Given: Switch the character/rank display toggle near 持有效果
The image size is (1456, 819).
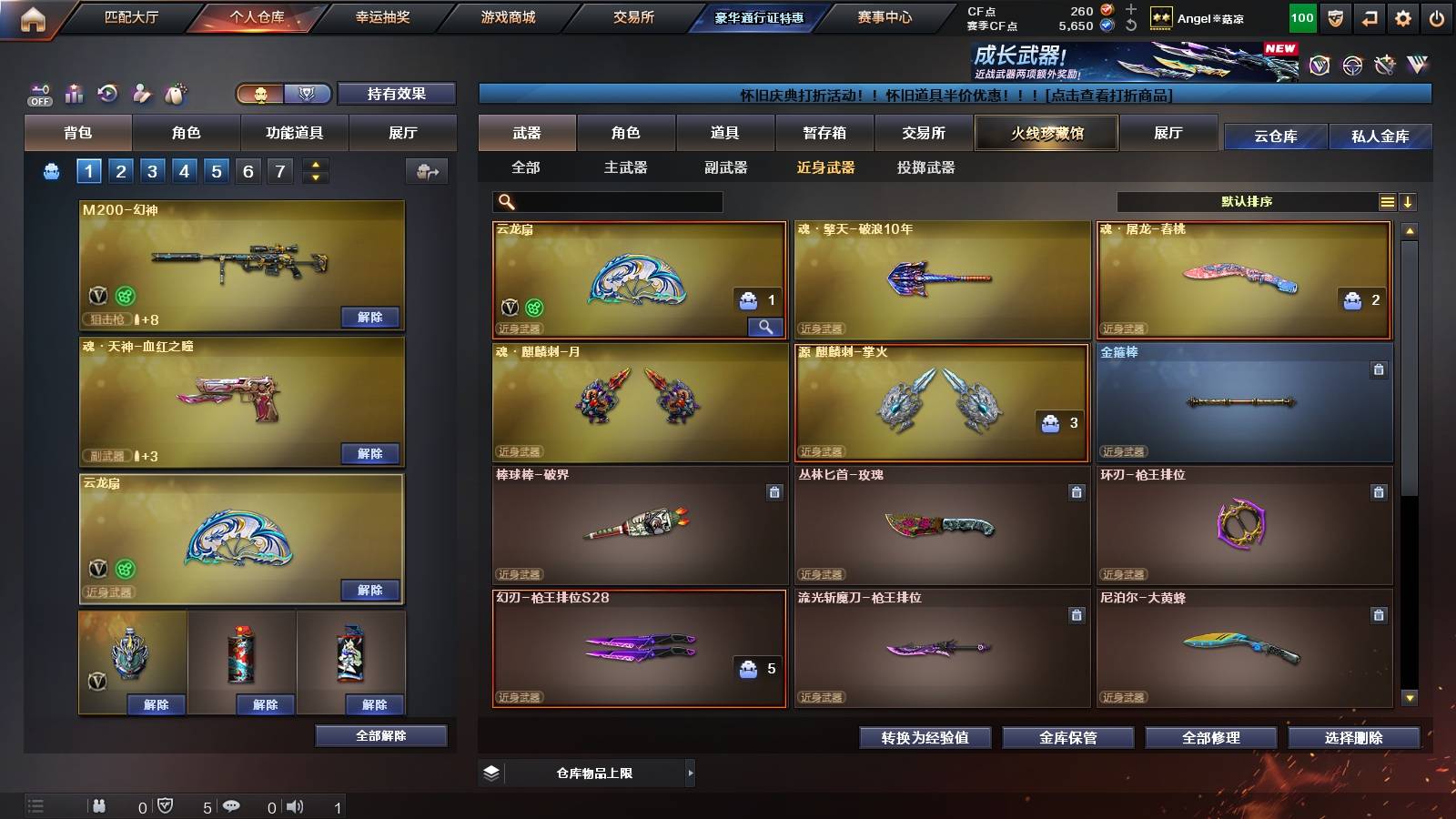Looking at the screenshot, I should click(x=282, y=94).
